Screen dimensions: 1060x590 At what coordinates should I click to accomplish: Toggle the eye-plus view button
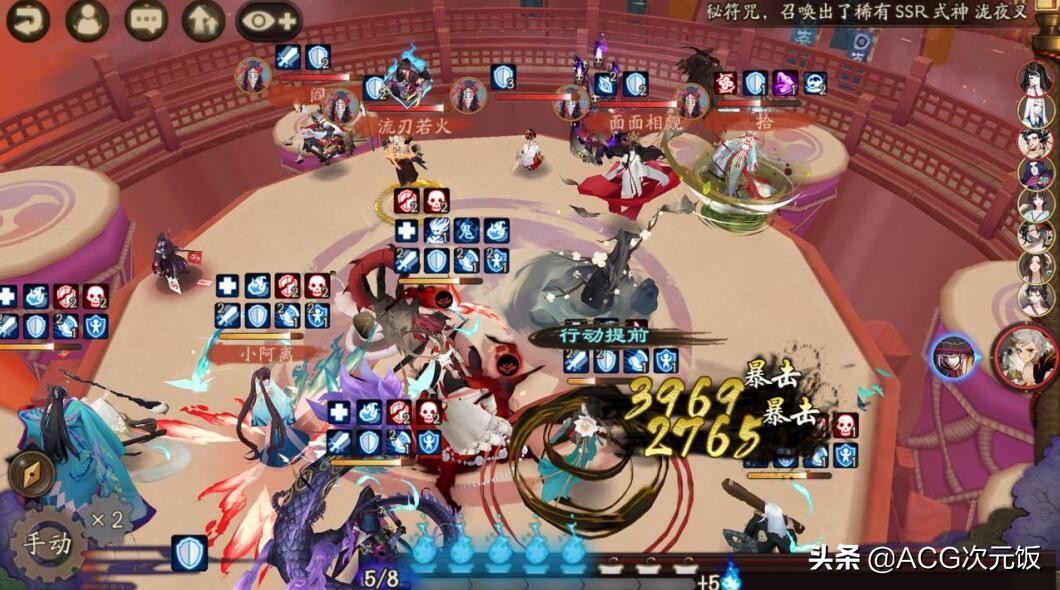click(268, 19)
